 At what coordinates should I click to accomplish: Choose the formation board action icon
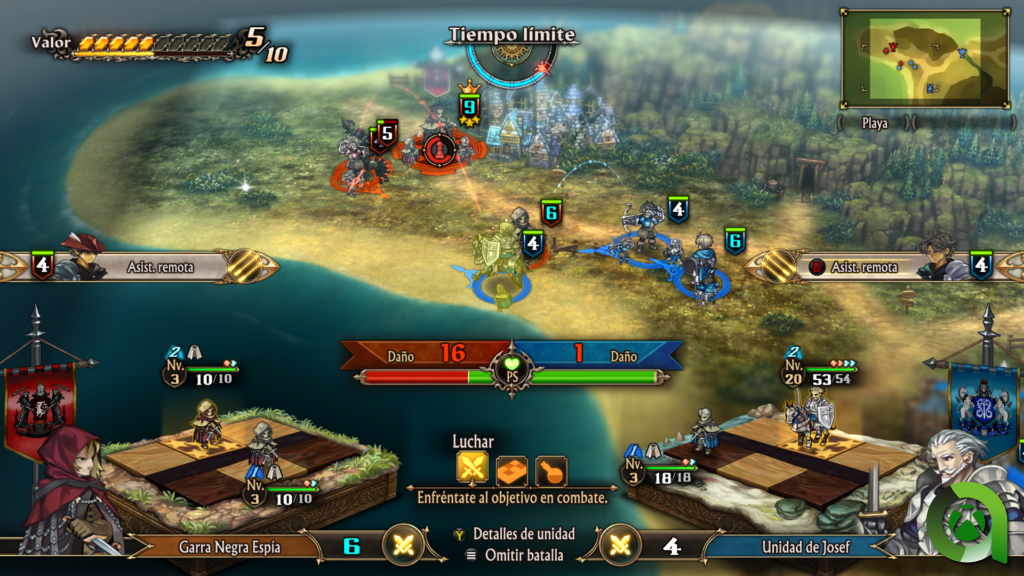pyautogui.click(x=511, y=468)
